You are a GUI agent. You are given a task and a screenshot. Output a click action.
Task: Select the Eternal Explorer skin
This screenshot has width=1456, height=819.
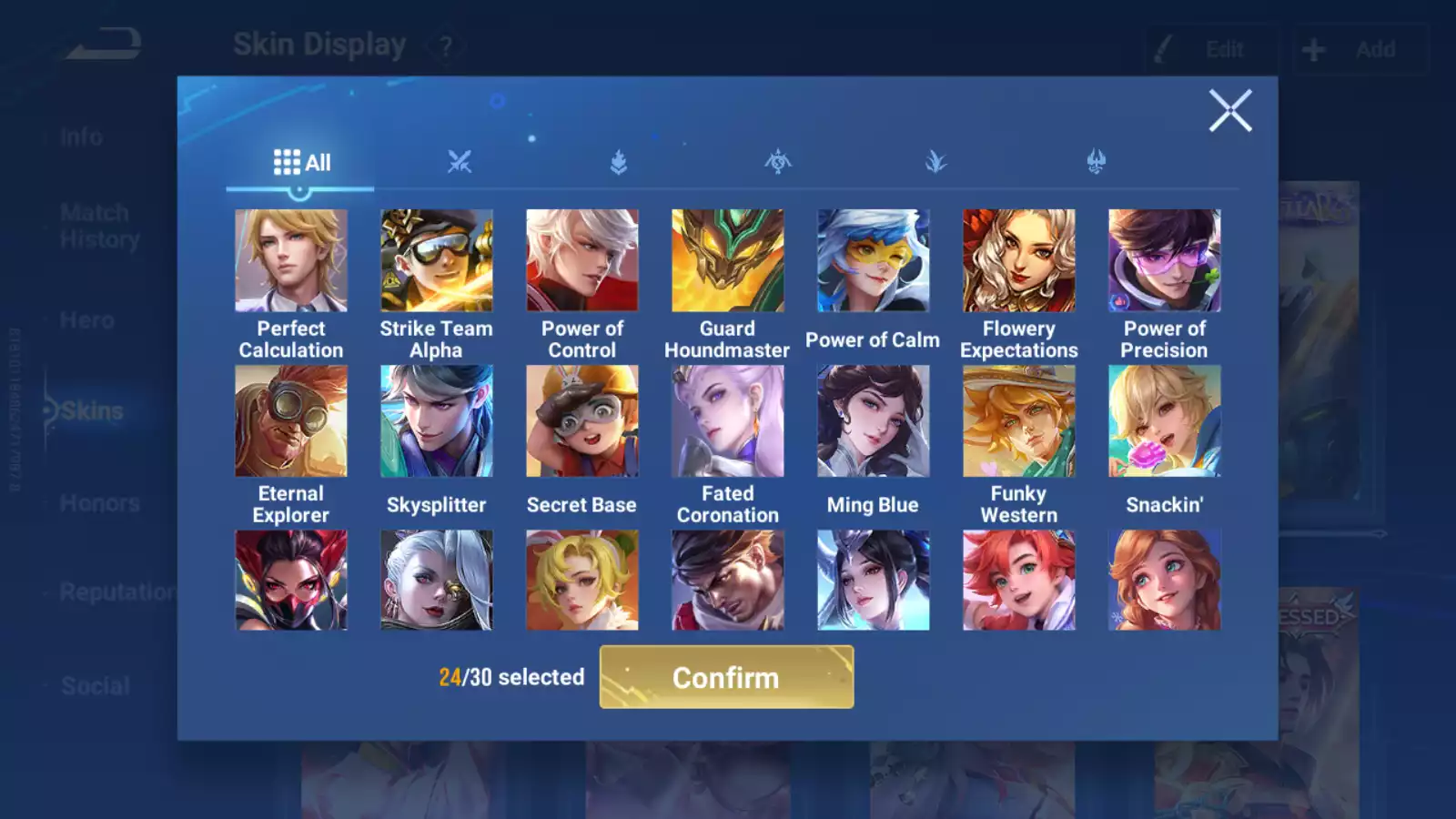291,421
